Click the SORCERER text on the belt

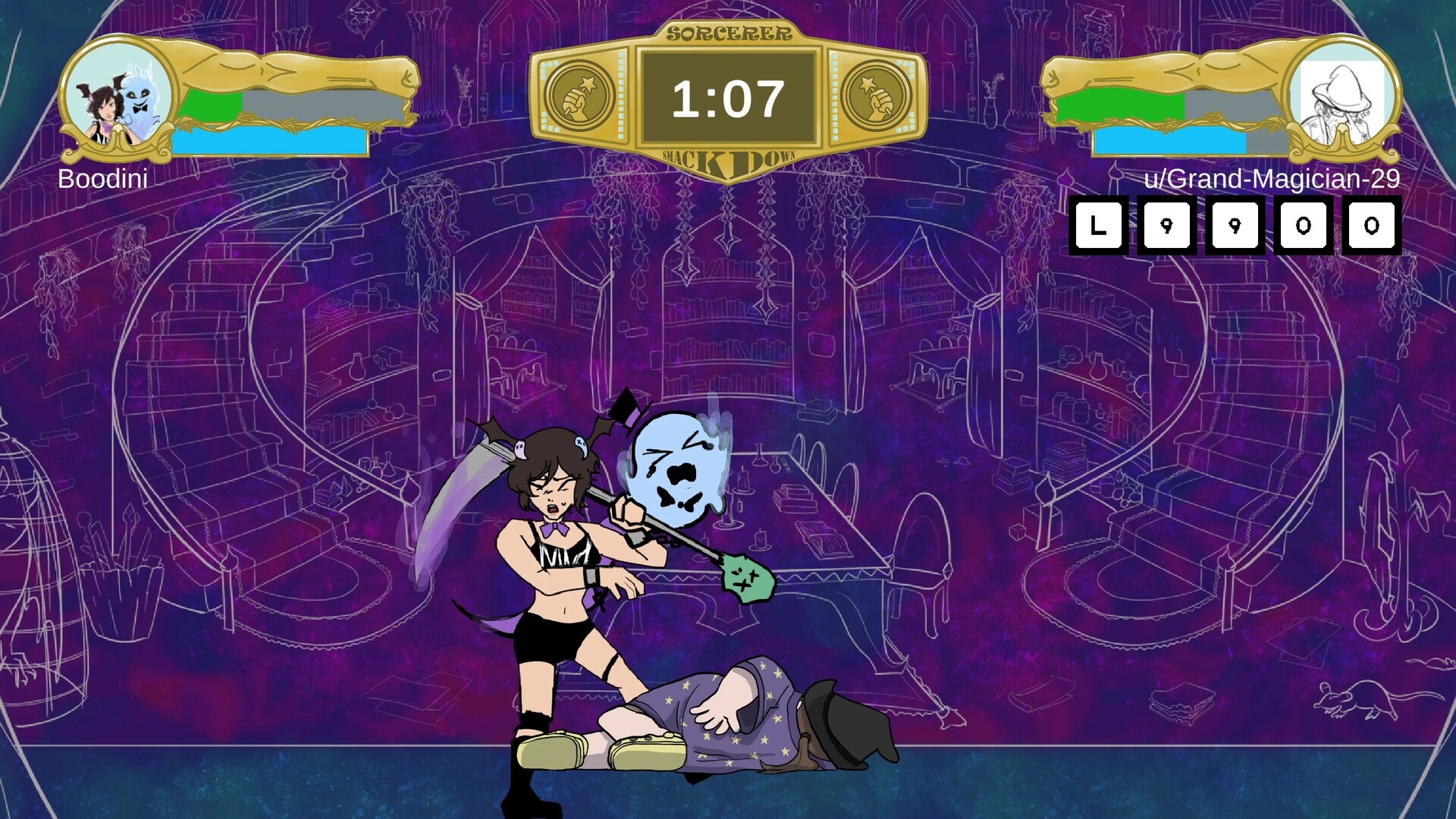click(x=730, y=32)
